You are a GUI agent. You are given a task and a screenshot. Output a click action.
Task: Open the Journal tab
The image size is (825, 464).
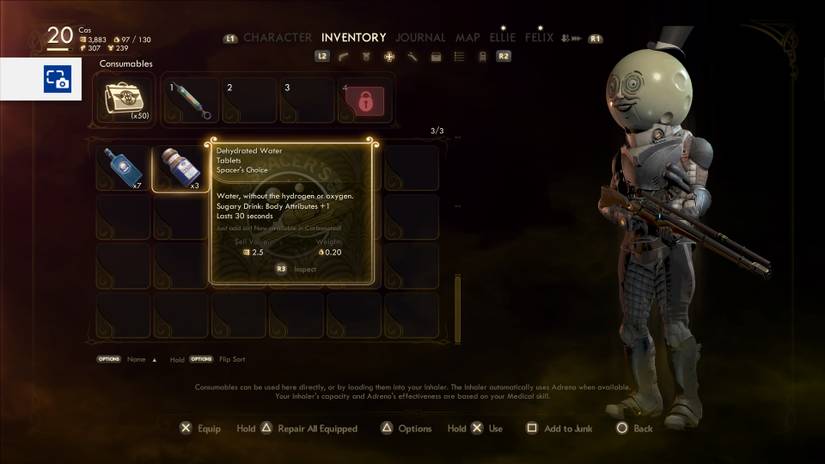click(x=420, y=38)
